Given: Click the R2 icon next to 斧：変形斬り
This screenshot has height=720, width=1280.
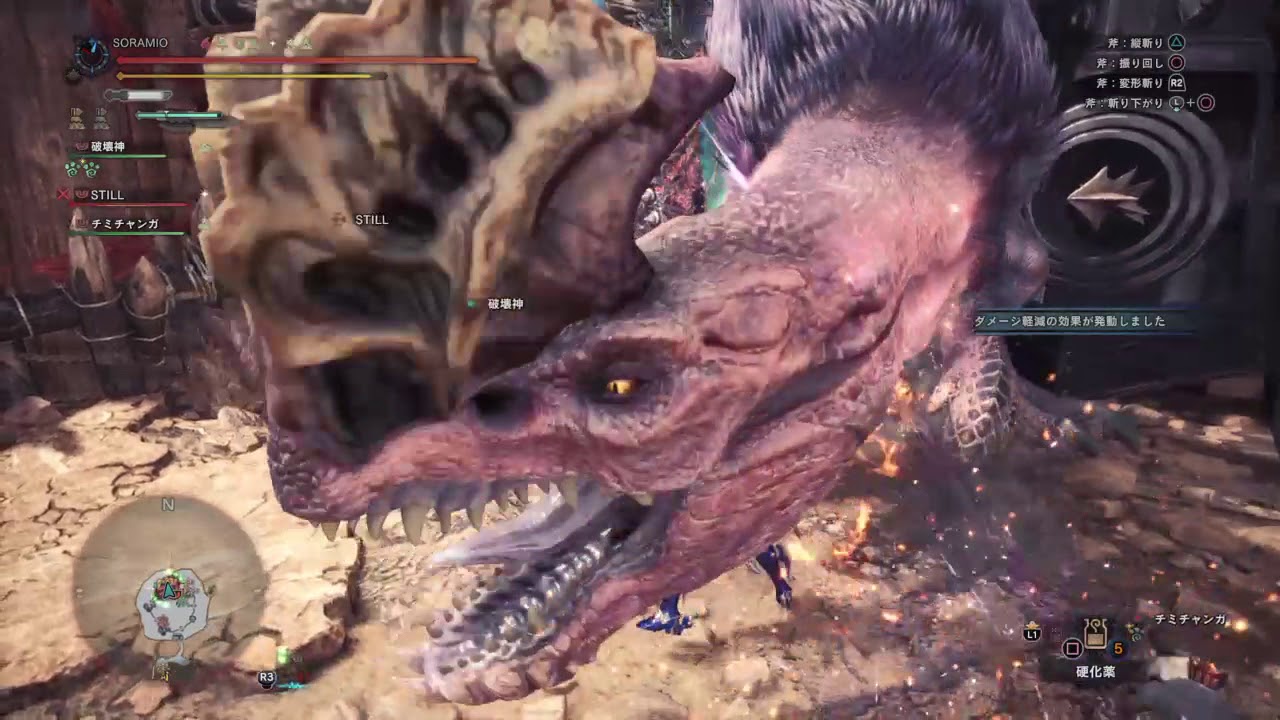Looking at the screenshot, I should click(1175, 83).
